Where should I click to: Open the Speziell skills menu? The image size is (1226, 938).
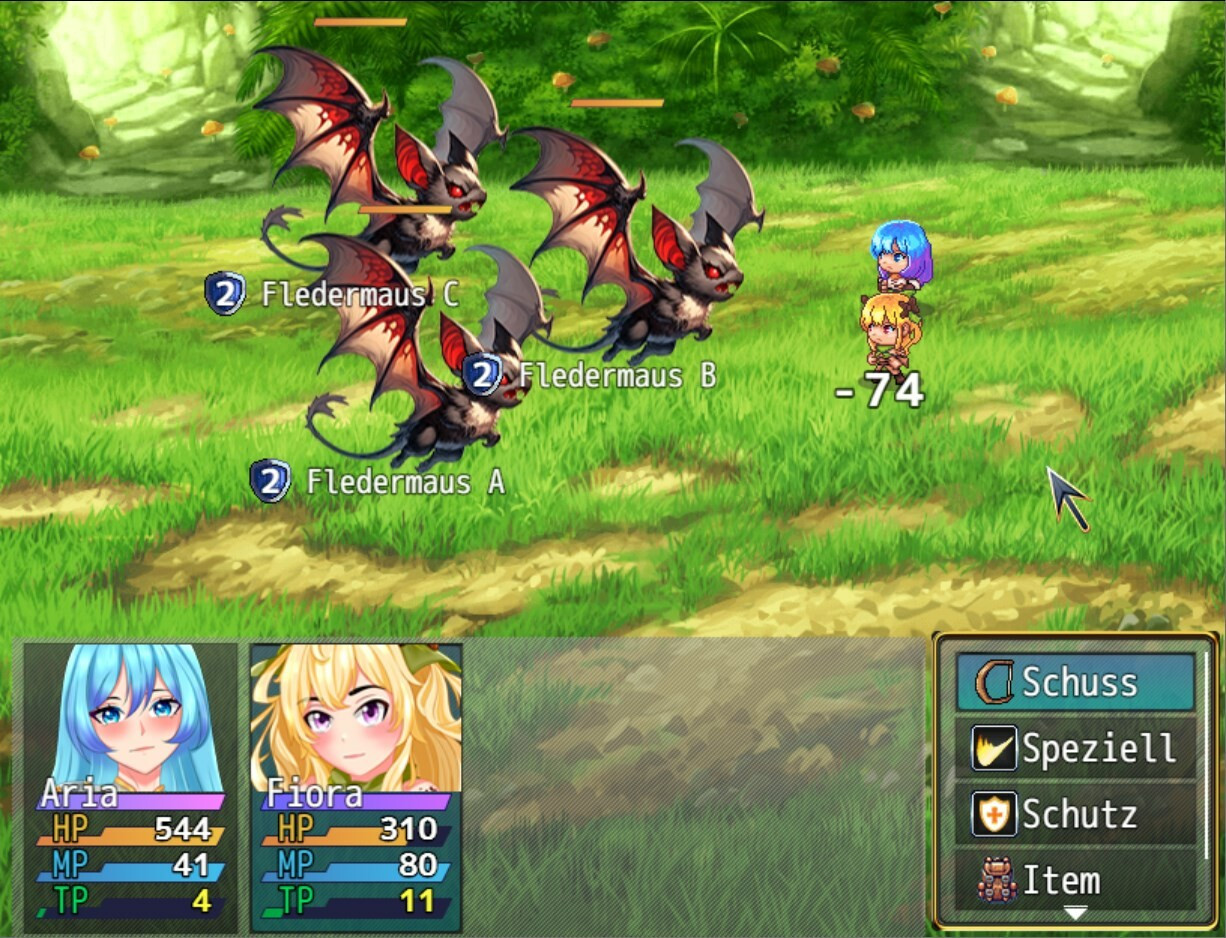(1075, 748)
